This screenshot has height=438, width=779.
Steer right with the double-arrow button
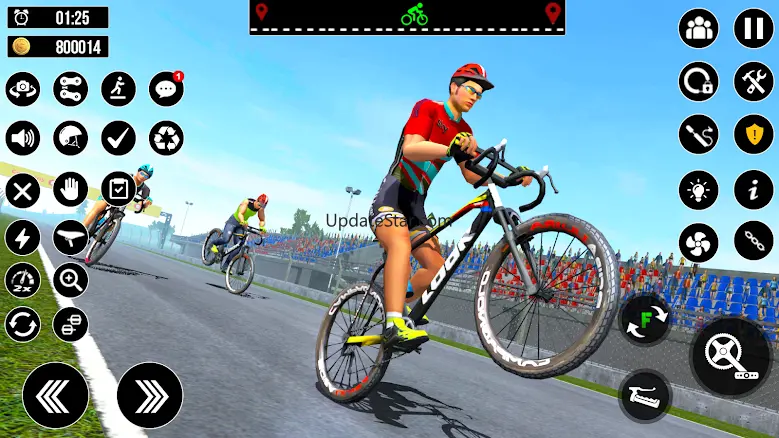coord(150,395)
